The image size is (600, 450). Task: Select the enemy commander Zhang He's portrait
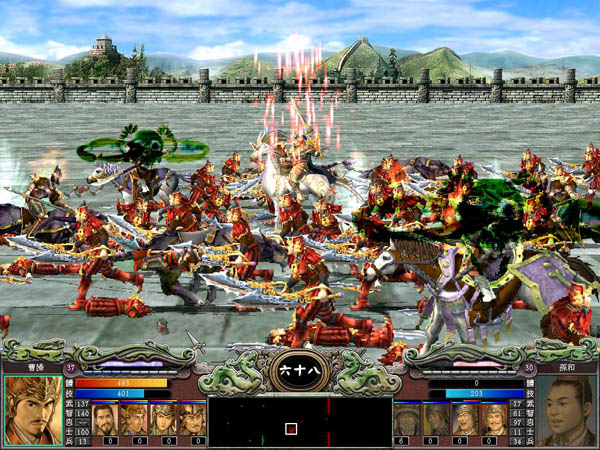click(x=567, y=410)
